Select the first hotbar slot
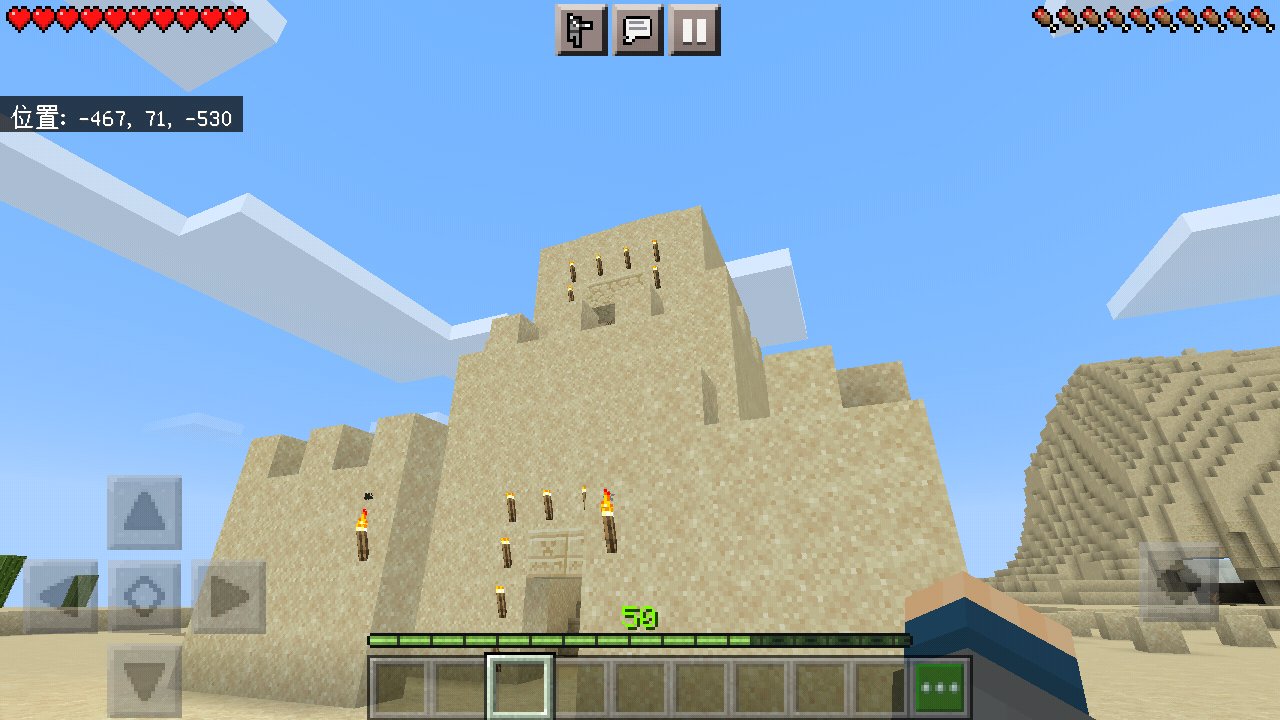Screen dimensions: 1280x720 tap(400, 685)
